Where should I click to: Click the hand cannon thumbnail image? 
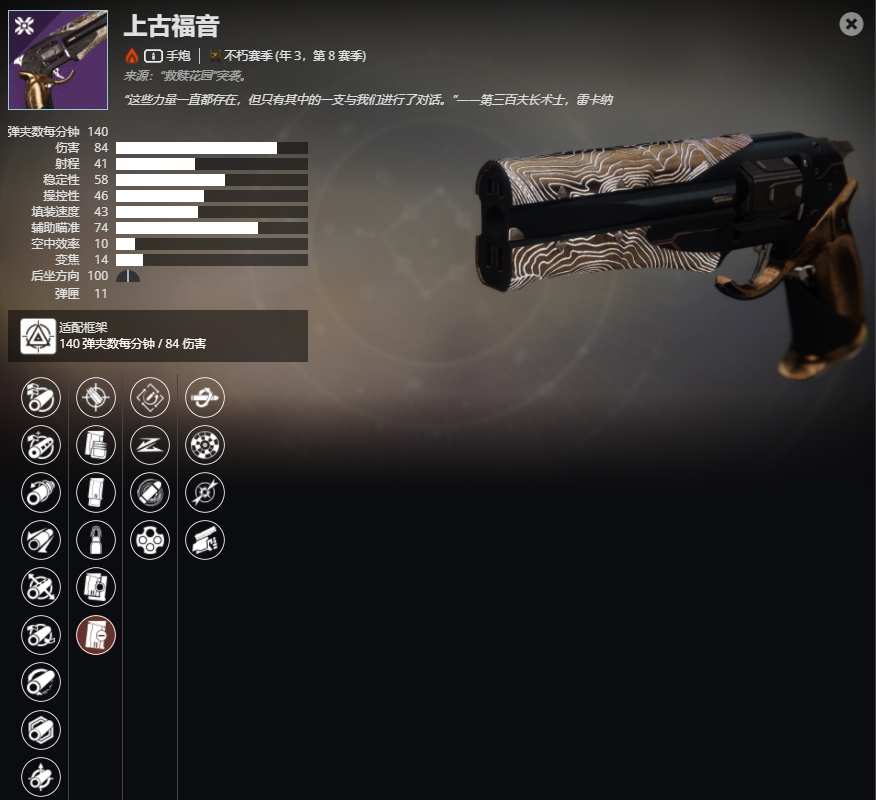coord(58,60)
